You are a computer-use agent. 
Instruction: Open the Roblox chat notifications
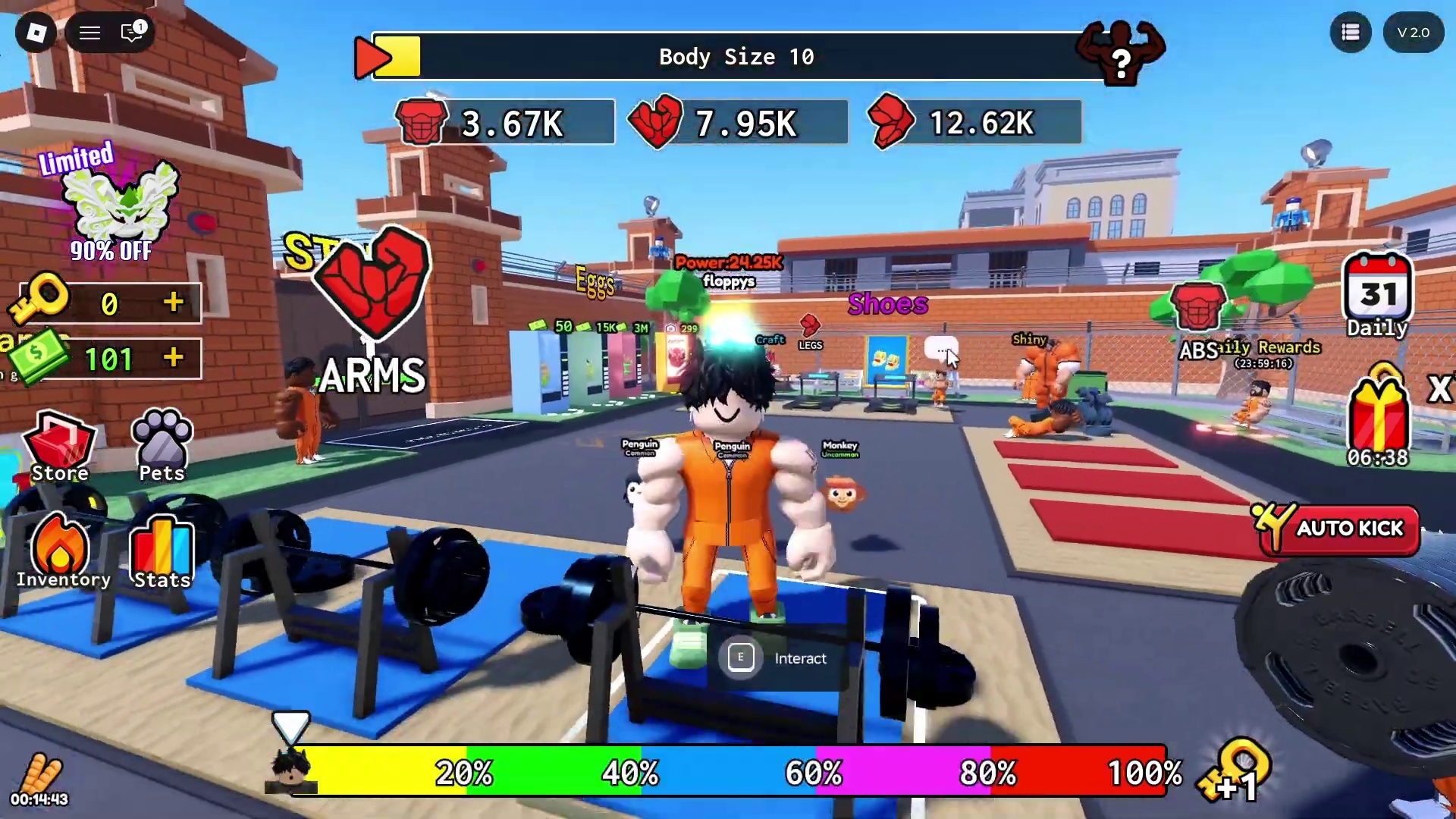[x=133, y=33]
